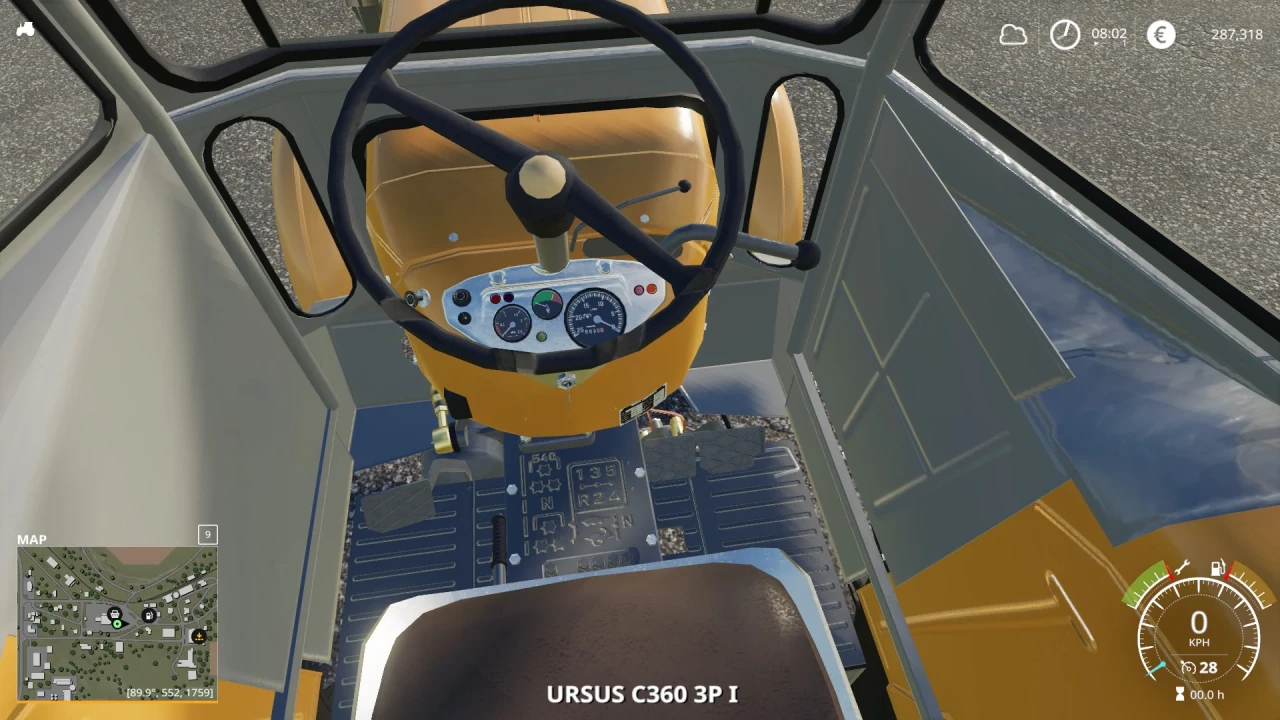1280x720 pixels.
Task: Click the fuel pump icon above the speedometer
Action: point(1217,567)
